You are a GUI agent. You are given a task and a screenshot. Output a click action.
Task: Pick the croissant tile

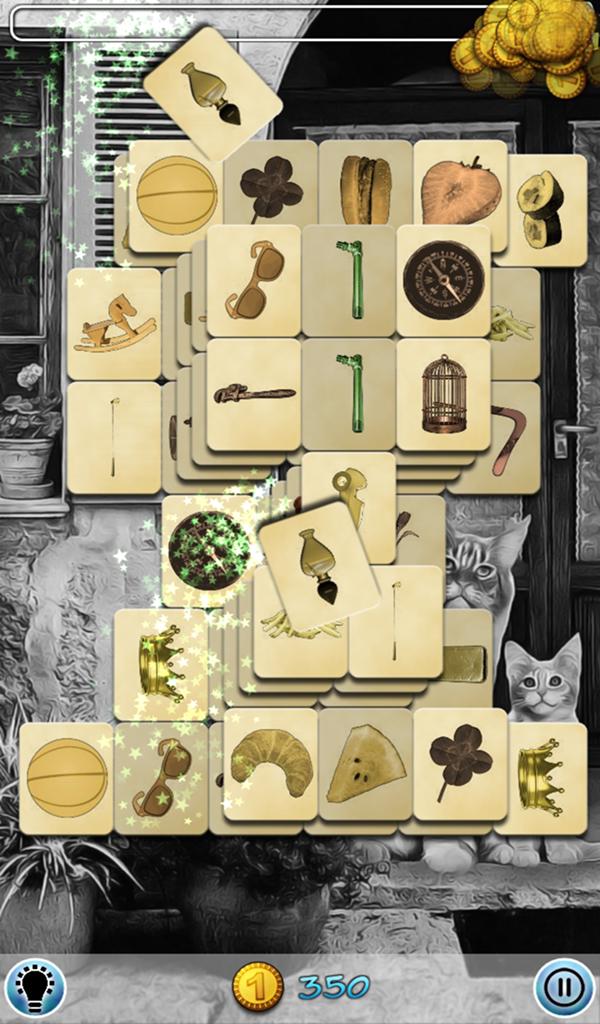click(x=270, y=763)
